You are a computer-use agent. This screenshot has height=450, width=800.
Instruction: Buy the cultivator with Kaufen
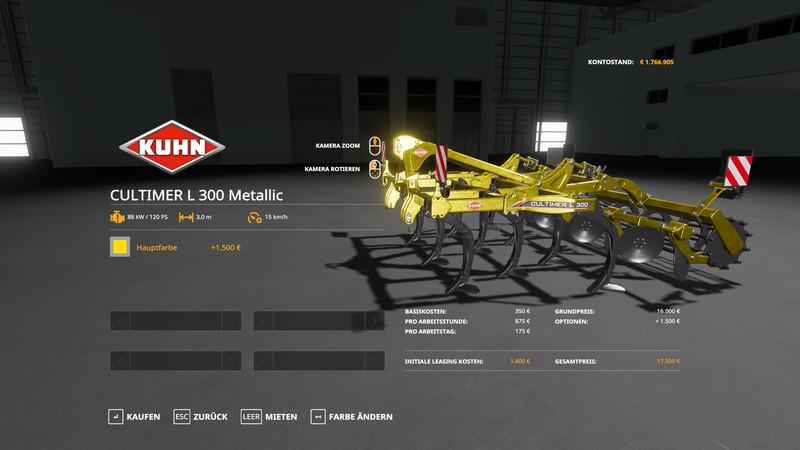click(133, 416)
